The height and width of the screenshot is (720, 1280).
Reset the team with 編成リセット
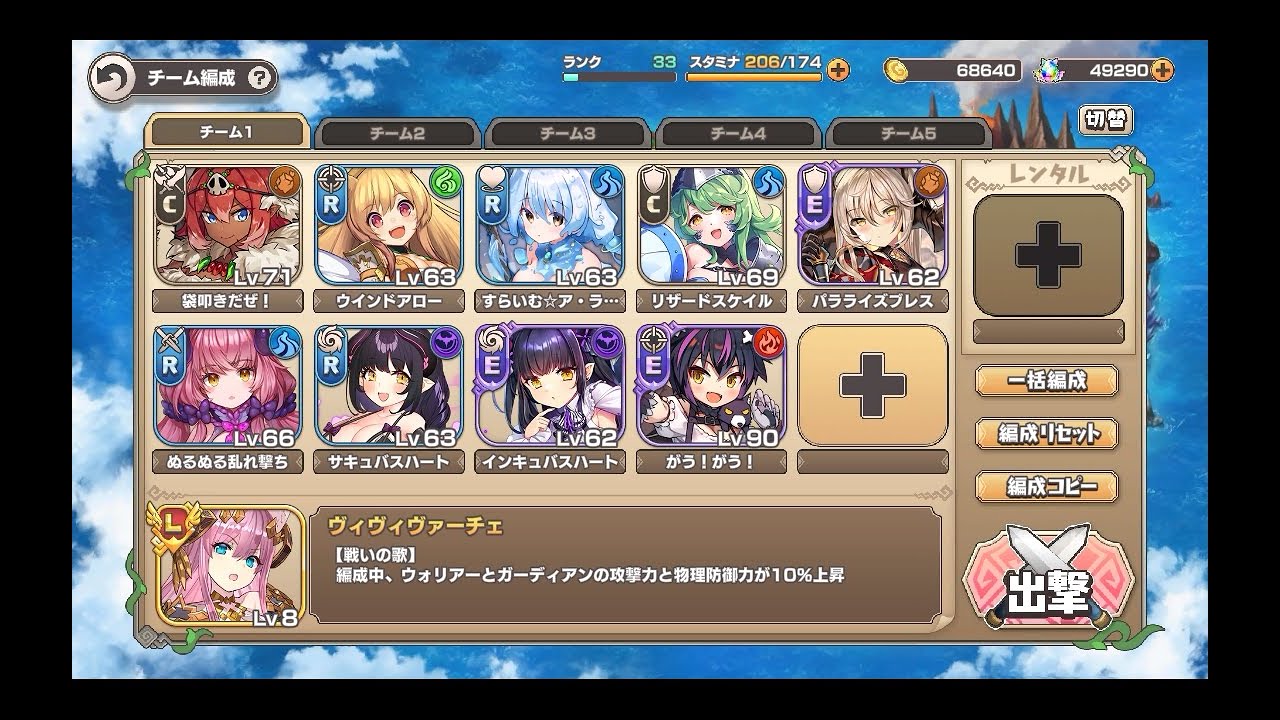1047,434
